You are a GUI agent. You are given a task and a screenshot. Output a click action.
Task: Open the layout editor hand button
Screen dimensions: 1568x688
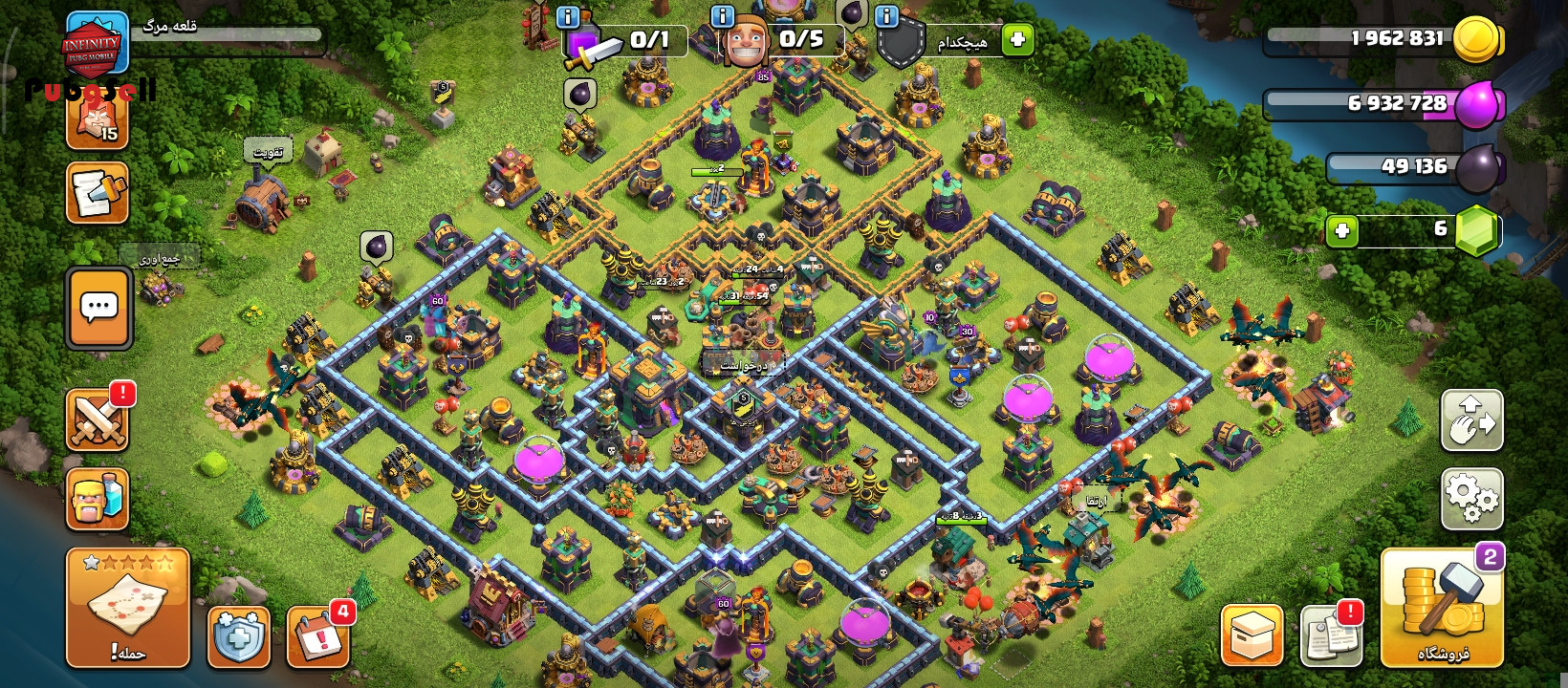click(1471, 420)
